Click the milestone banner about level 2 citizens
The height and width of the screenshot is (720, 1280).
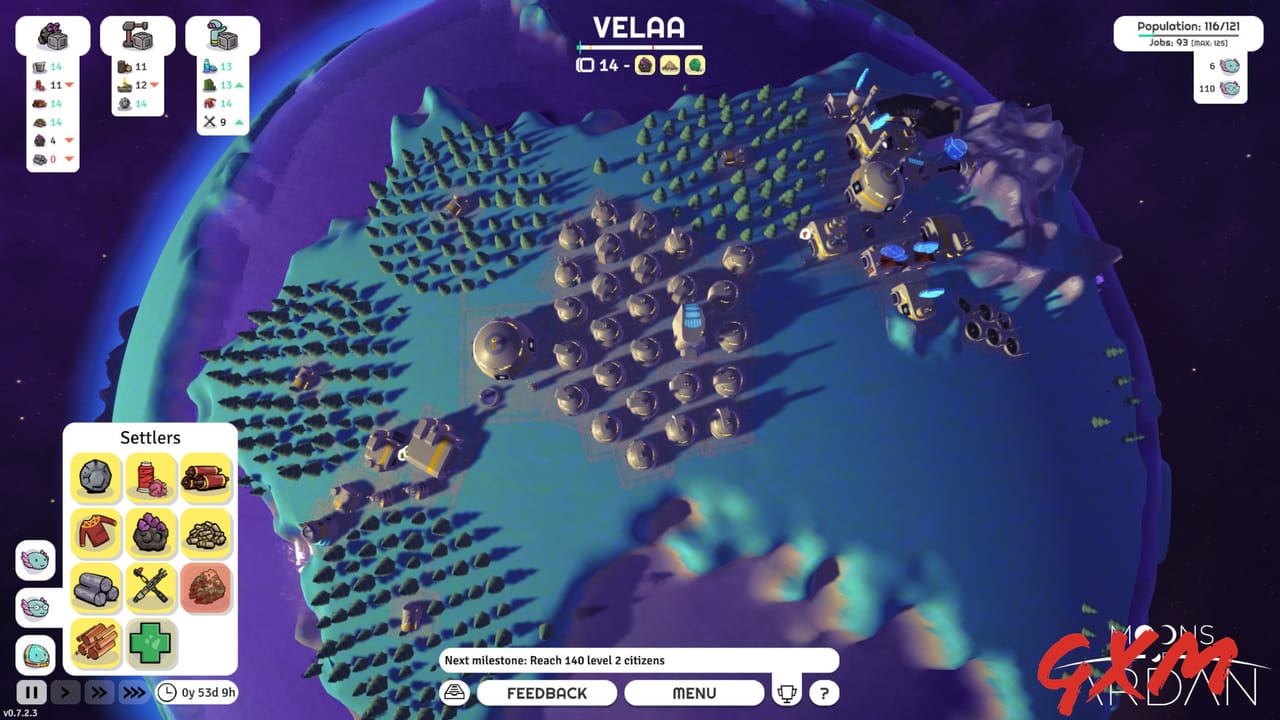point(640,660)
